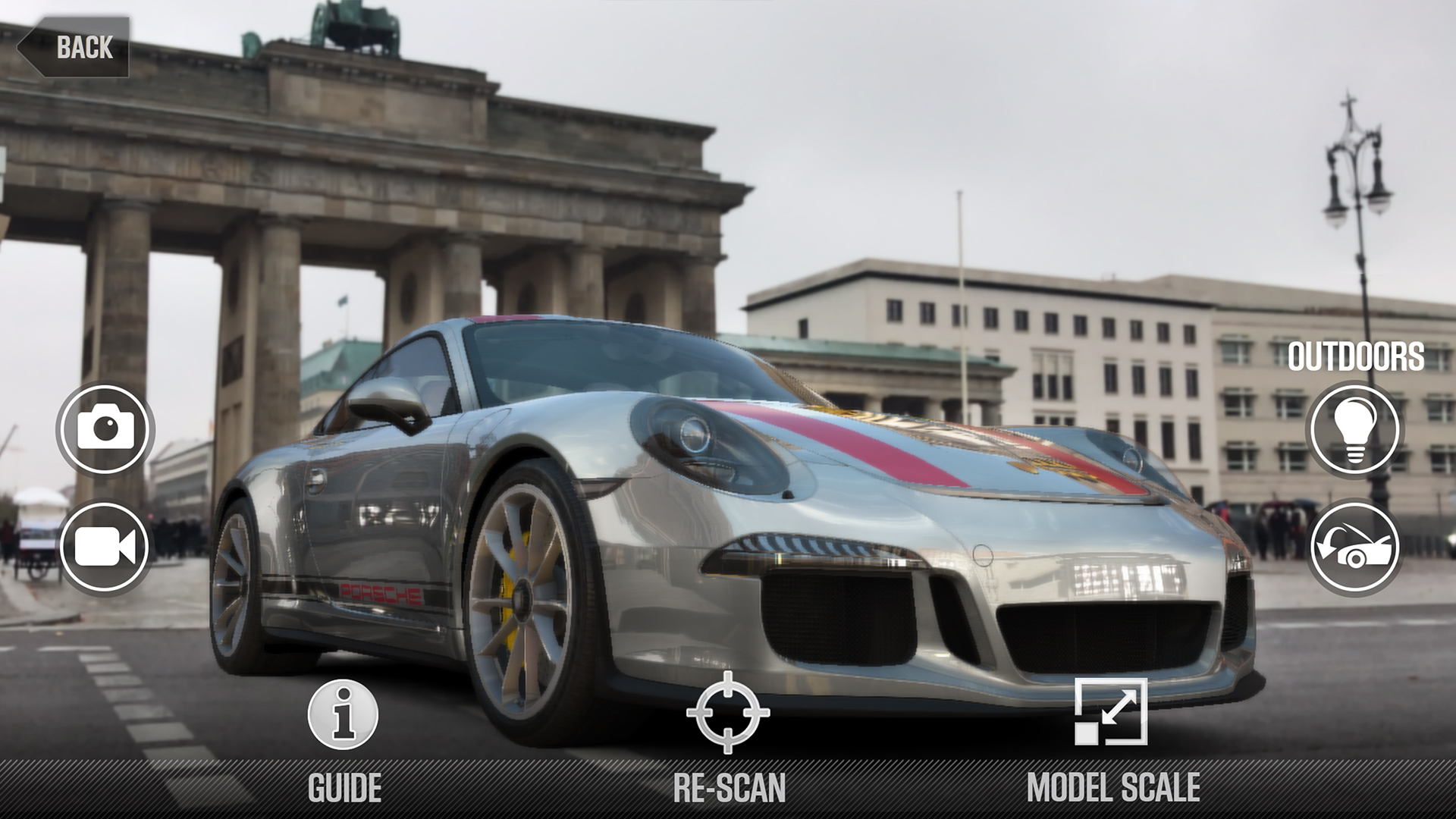The width and height of the screenshot is (1456, 819).
Task: Open the Model Scale option
Action: click(x=1111, y=713)
